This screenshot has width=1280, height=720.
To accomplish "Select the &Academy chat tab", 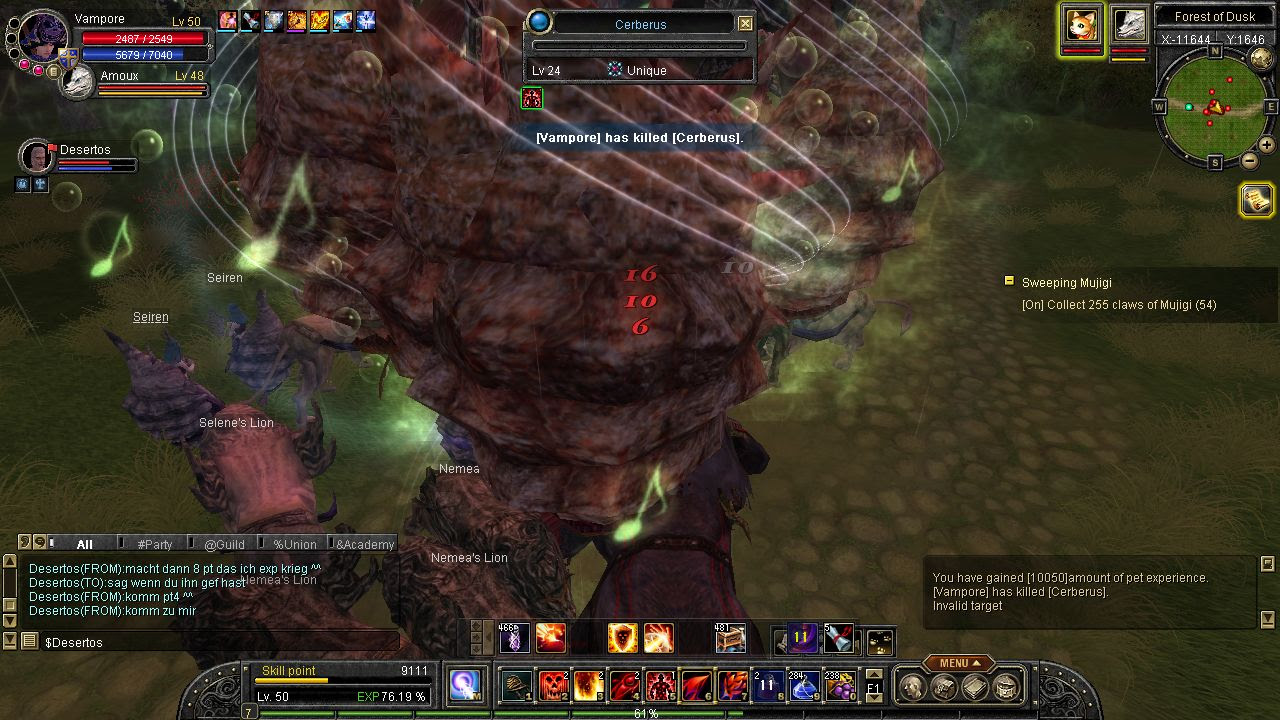I will pyautogui.click(x=365, y=544).
